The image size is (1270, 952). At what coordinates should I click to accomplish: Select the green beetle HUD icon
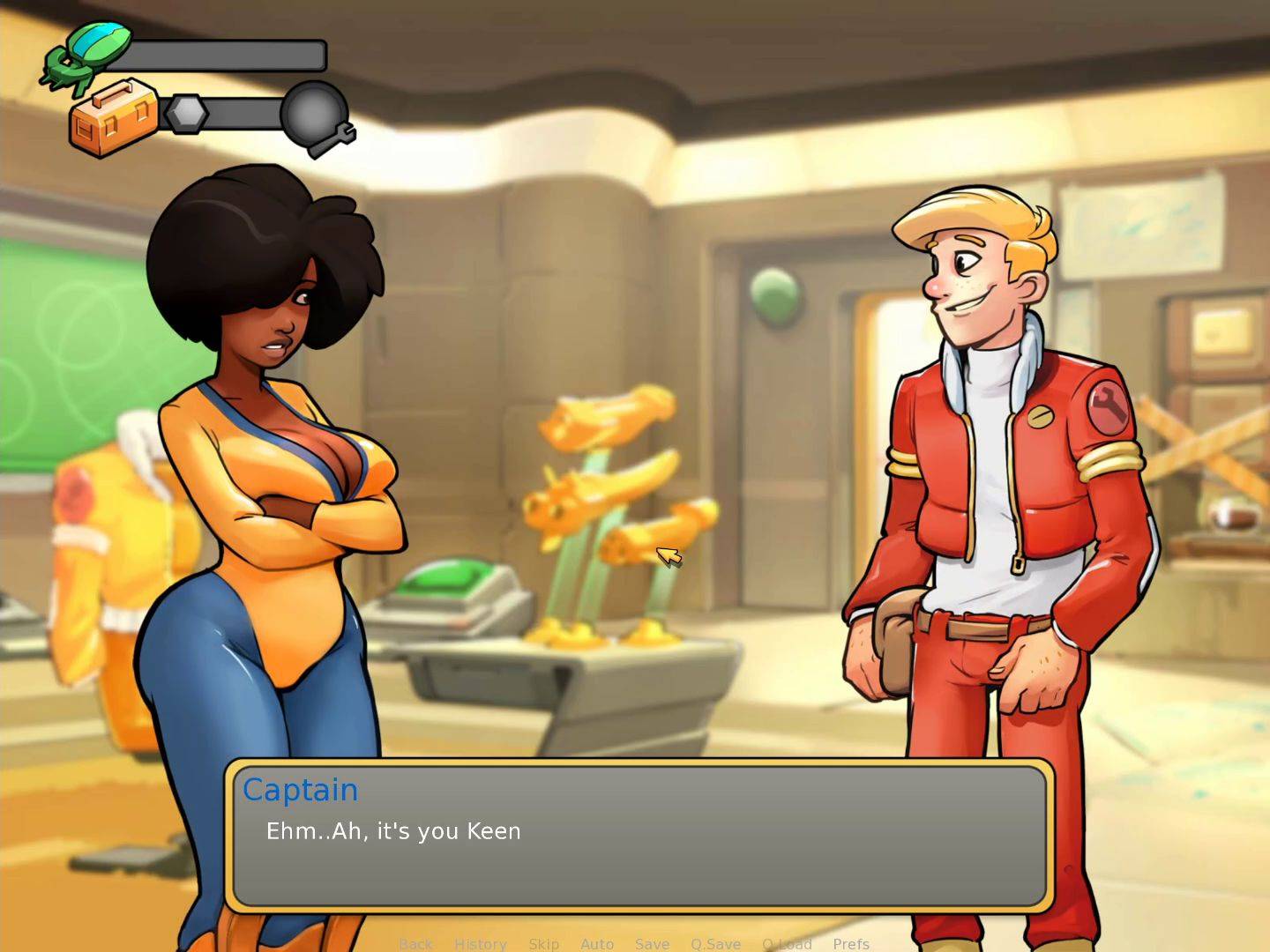pos(88,53)
